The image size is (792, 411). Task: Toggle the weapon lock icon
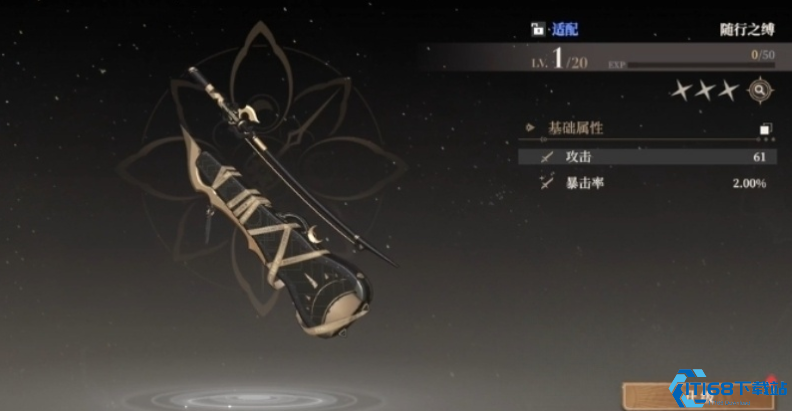click(536, 30)
